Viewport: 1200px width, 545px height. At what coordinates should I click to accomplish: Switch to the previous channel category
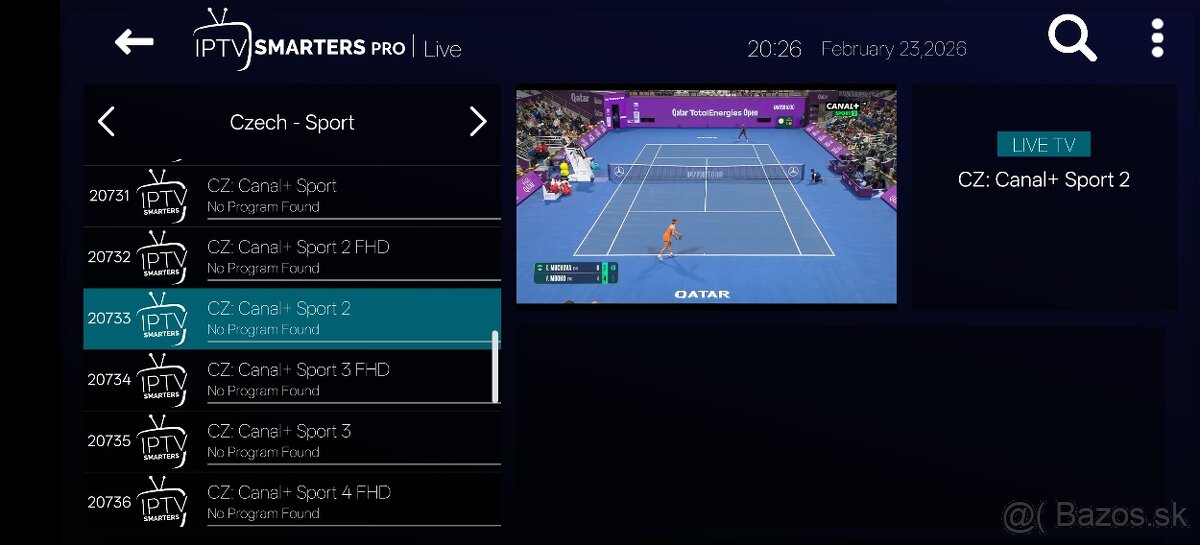(107, 122)
